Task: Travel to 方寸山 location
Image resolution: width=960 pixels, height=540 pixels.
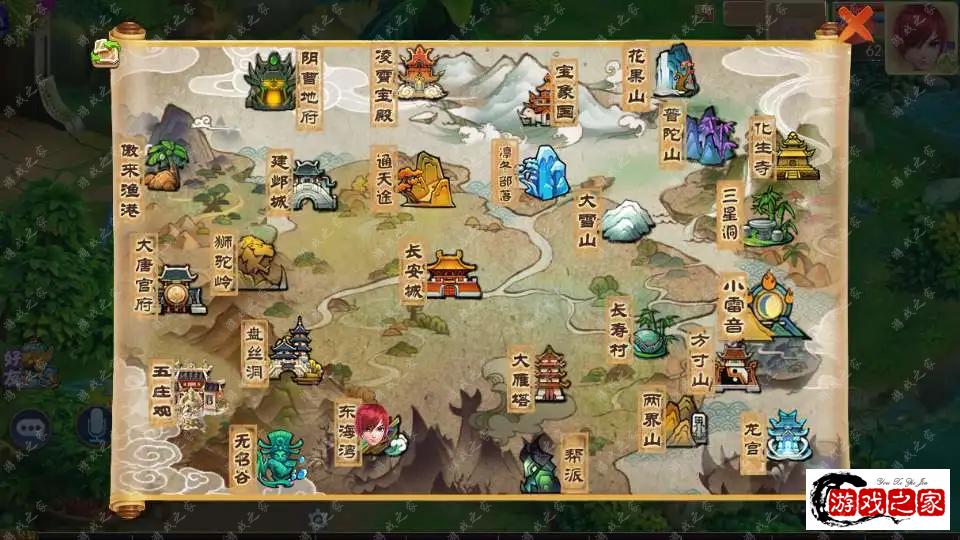Action: (736, 366)
